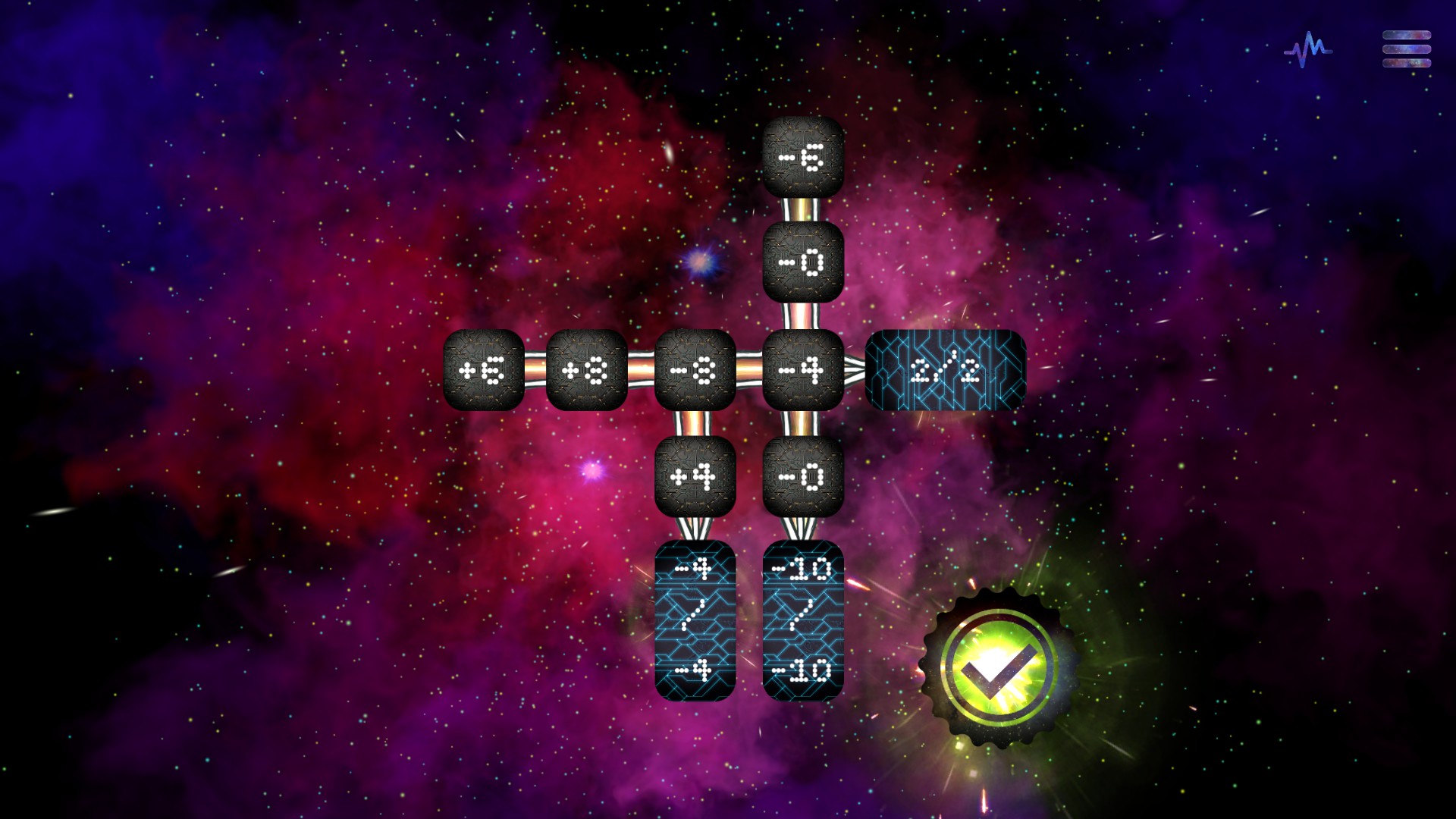Image resolution: width=1456 pixels, height=819 pixels.
Task: Toggle the +6 number tile
Action: point(483,370)
